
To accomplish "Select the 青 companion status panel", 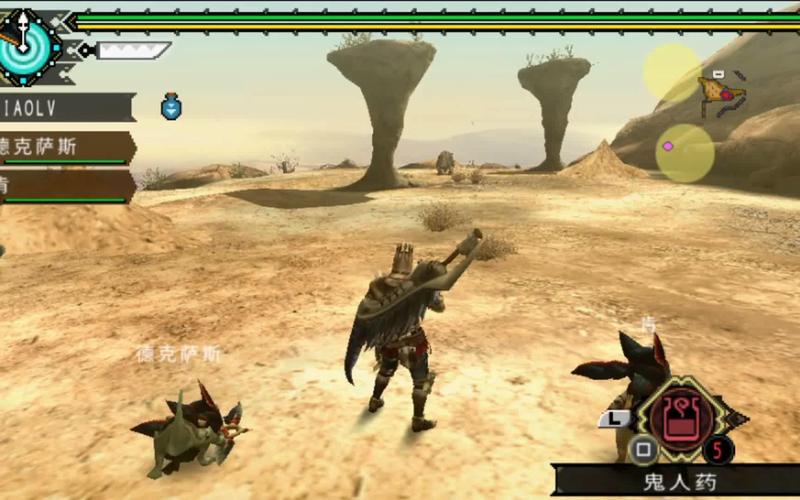I will [66, 186].
